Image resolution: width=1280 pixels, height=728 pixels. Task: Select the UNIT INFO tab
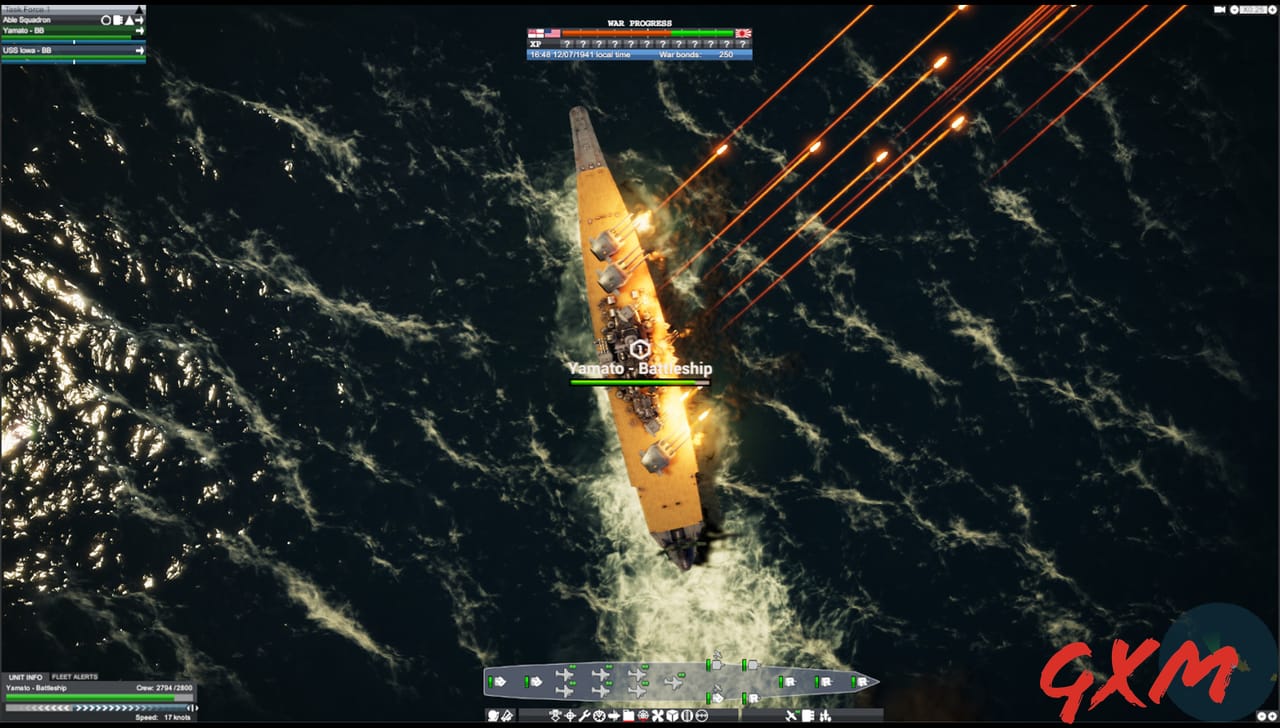26,677
